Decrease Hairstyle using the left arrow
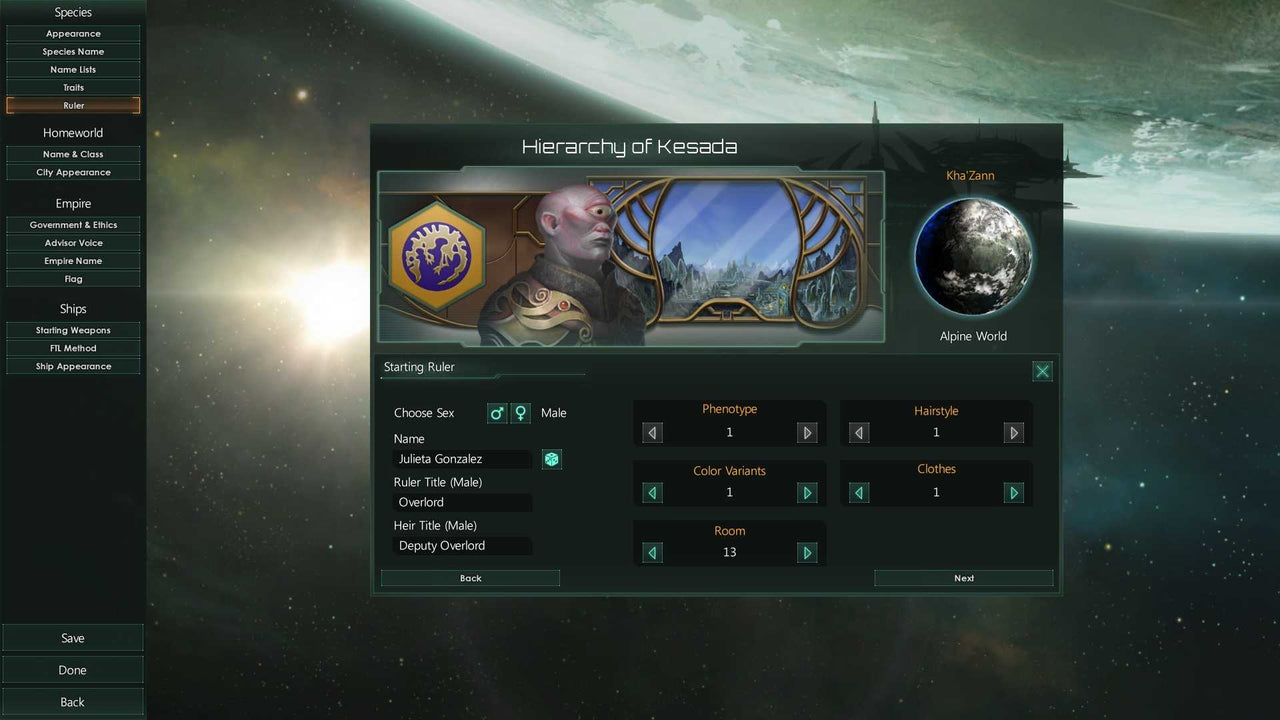Screen dimensions: 1280x720 (x=859, y=432)
